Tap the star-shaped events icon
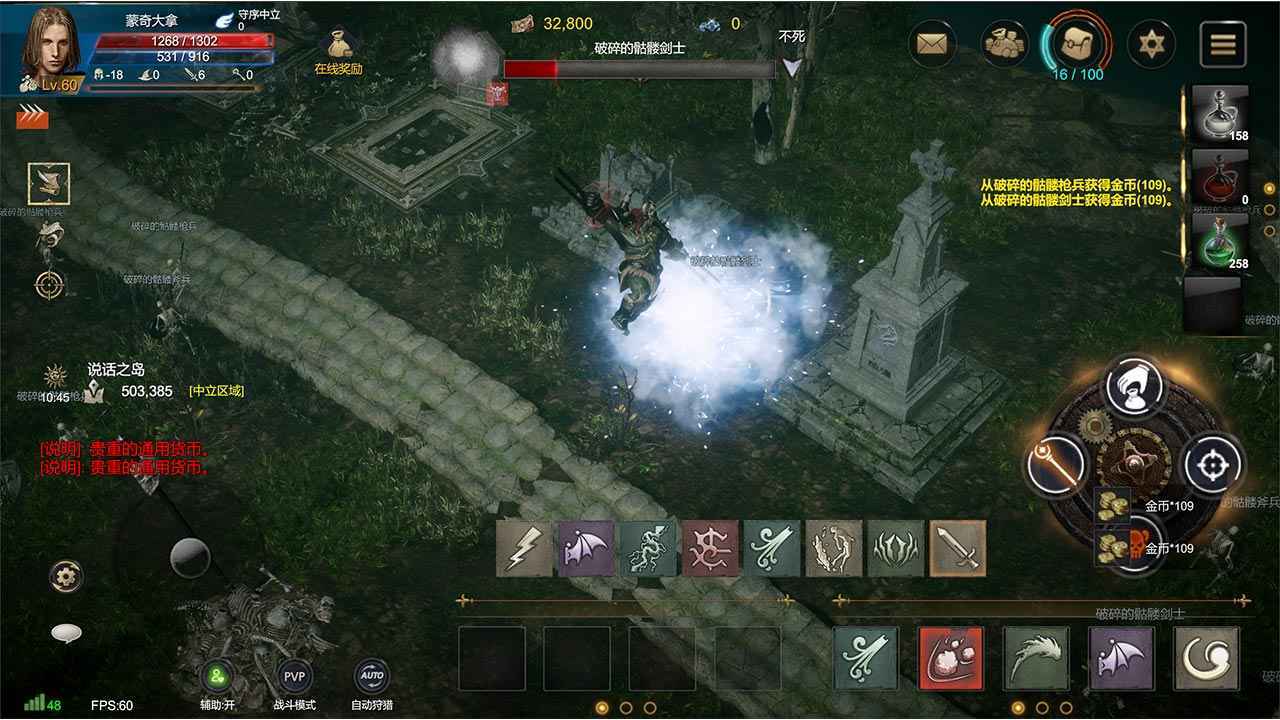 [1153, 42]
